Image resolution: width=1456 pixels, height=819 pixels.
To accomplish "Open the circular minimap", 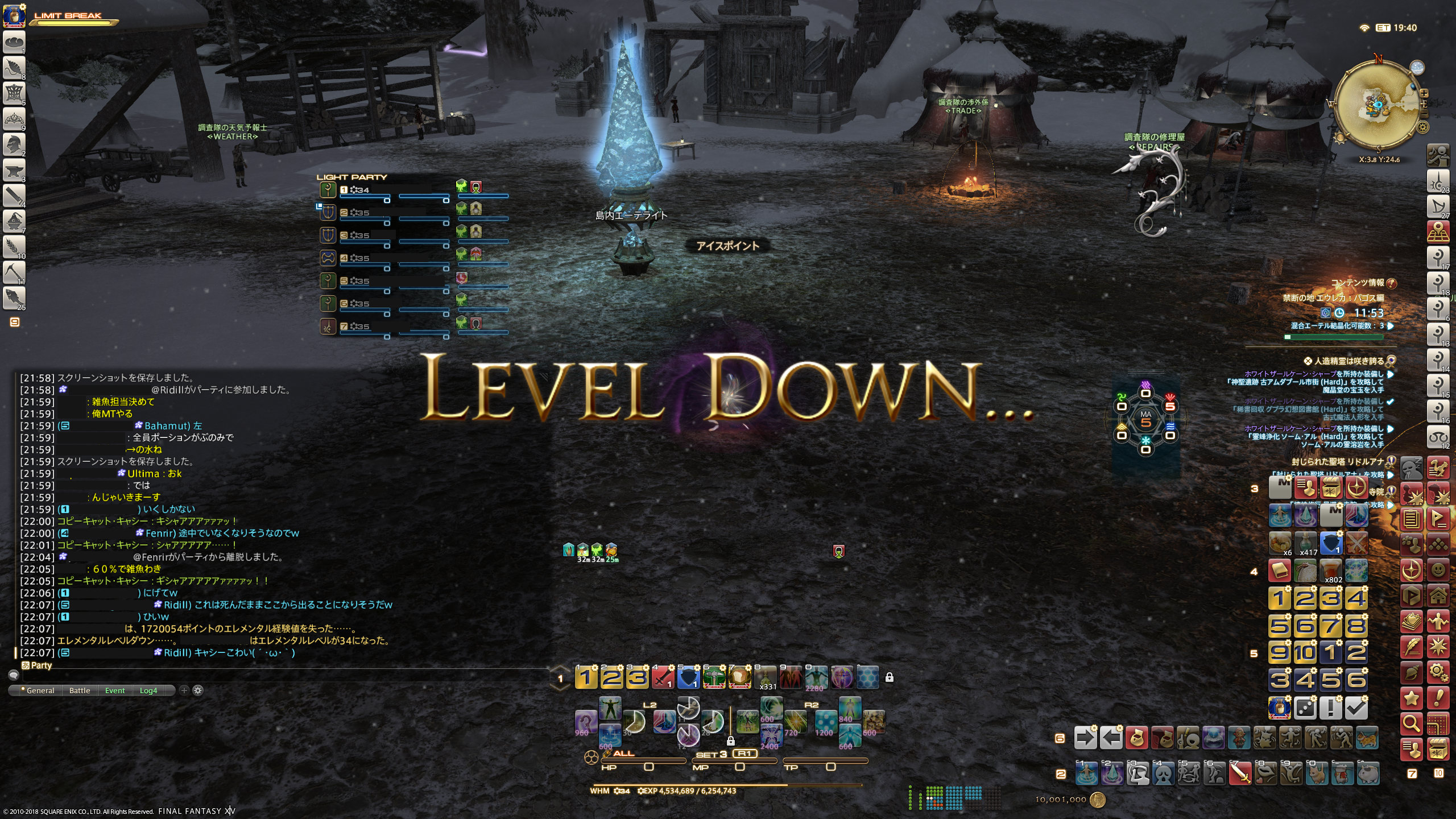I will point(1376,105).
